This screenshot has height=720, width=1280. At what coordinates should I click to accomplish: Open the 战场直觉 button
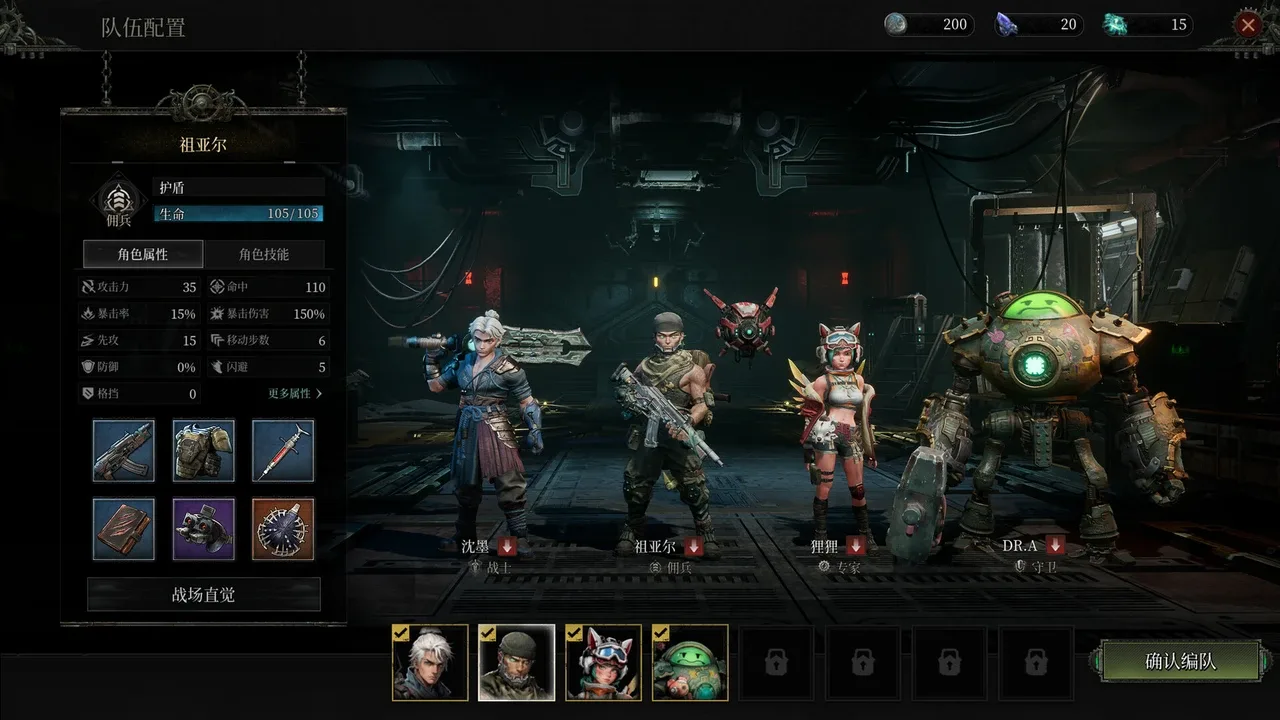pos(204,595)
